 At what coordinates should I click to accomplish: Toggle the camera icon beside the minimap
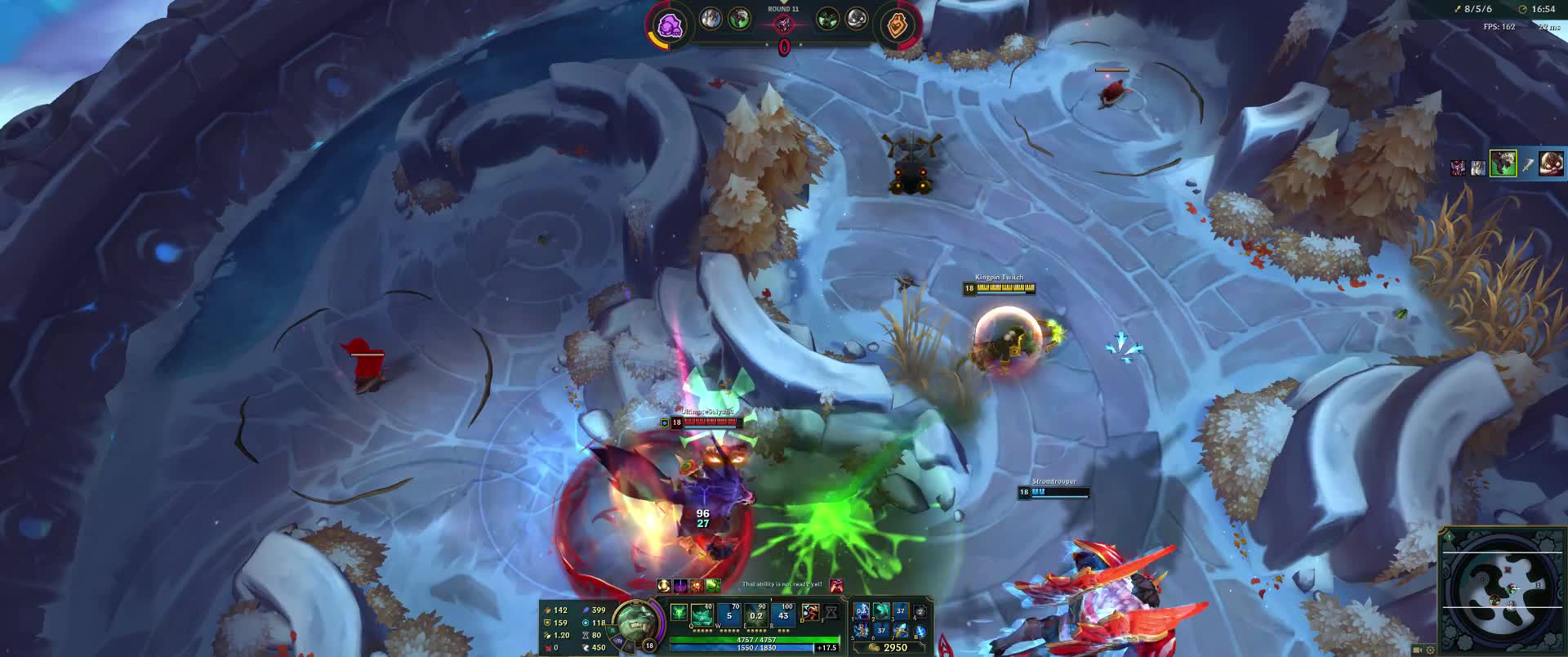(x=1418, y=650)
